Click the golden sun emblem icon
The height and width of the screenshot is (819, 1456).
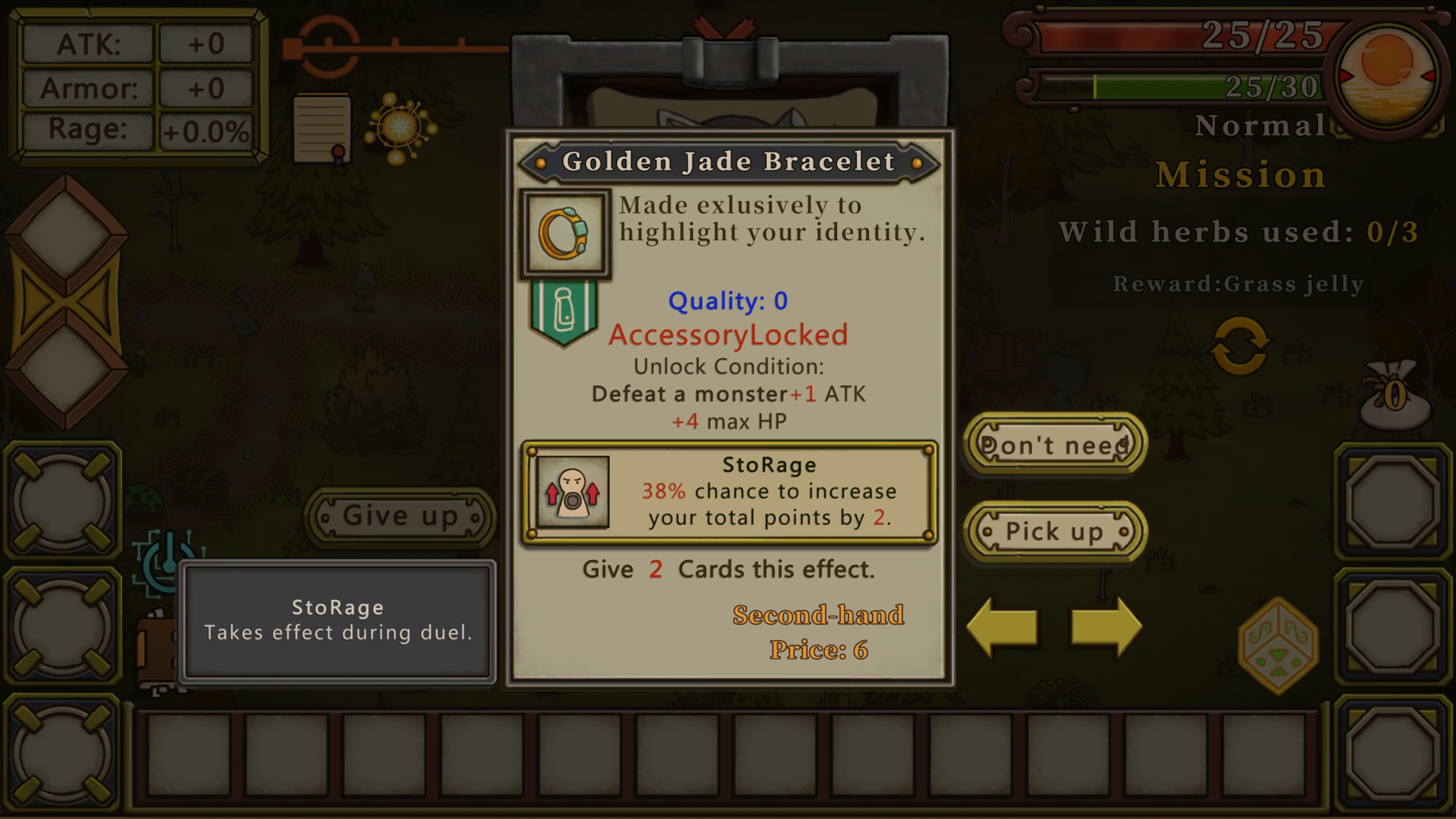point(400,127)
